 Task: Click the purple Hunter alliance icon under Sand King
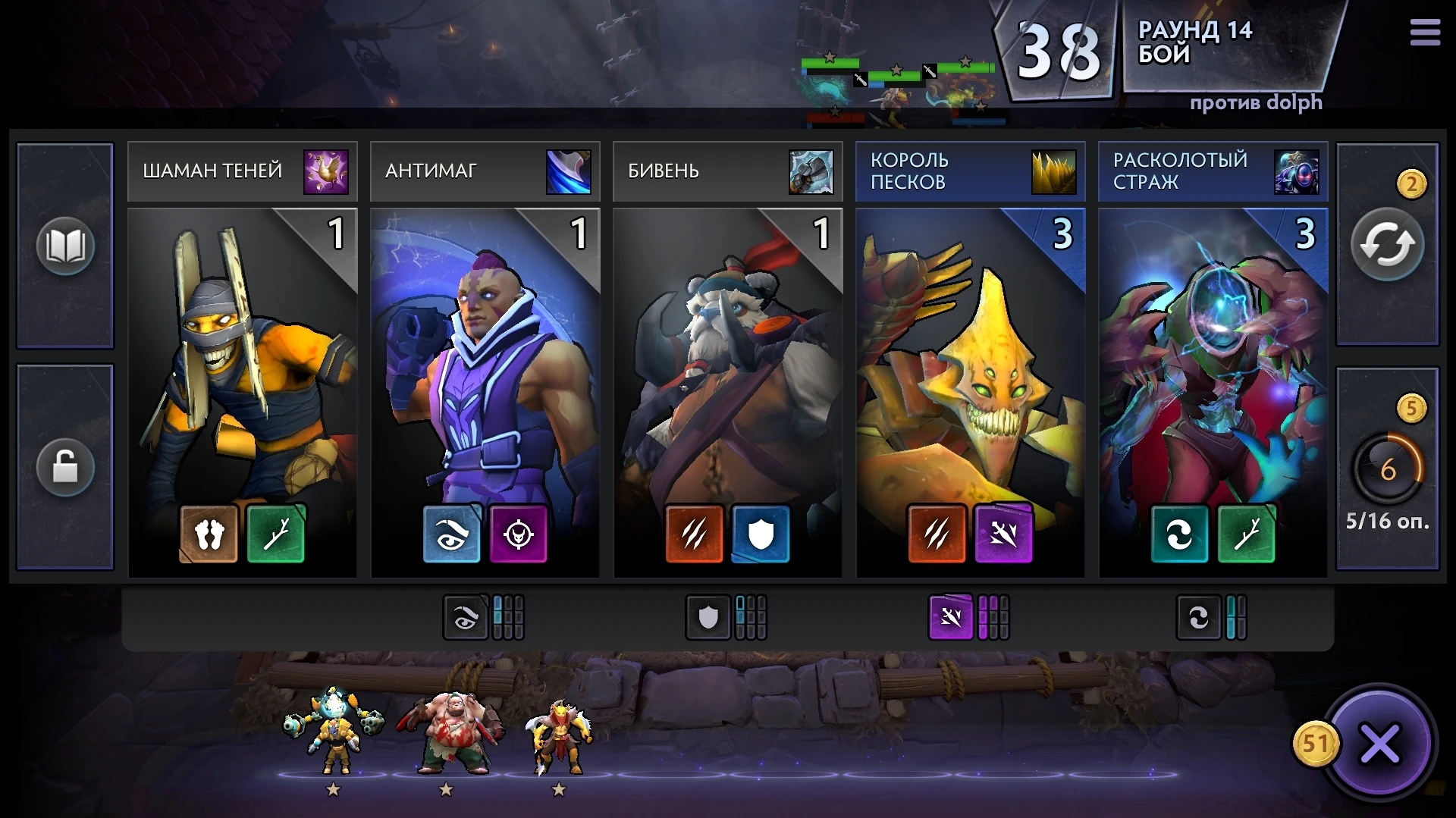click(x=1005, y=534)
